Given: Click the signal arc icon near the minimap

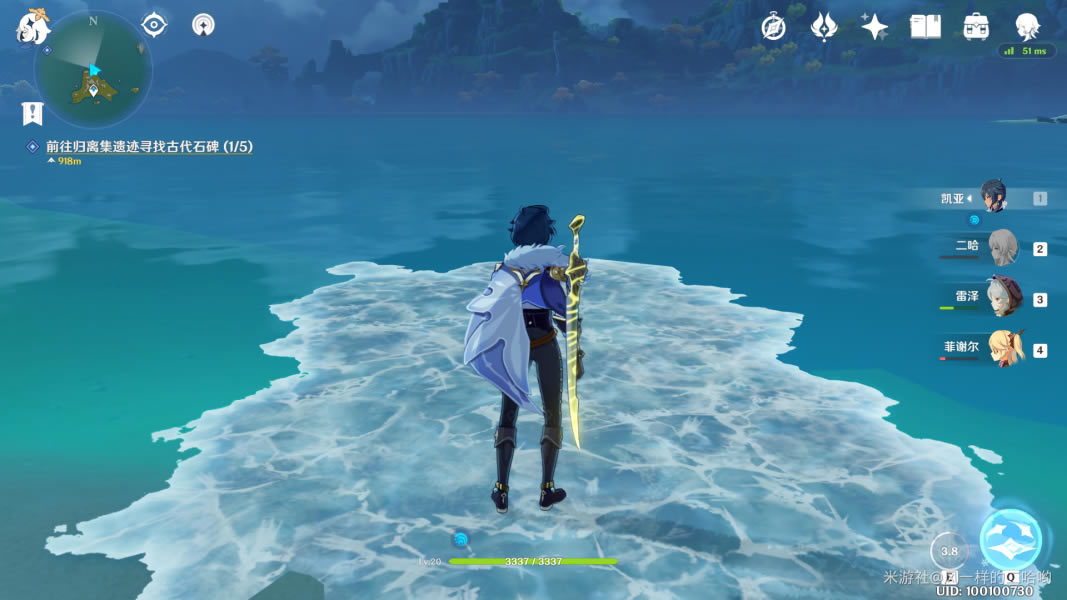Looking at the screenshot, I should click(203, 24).
